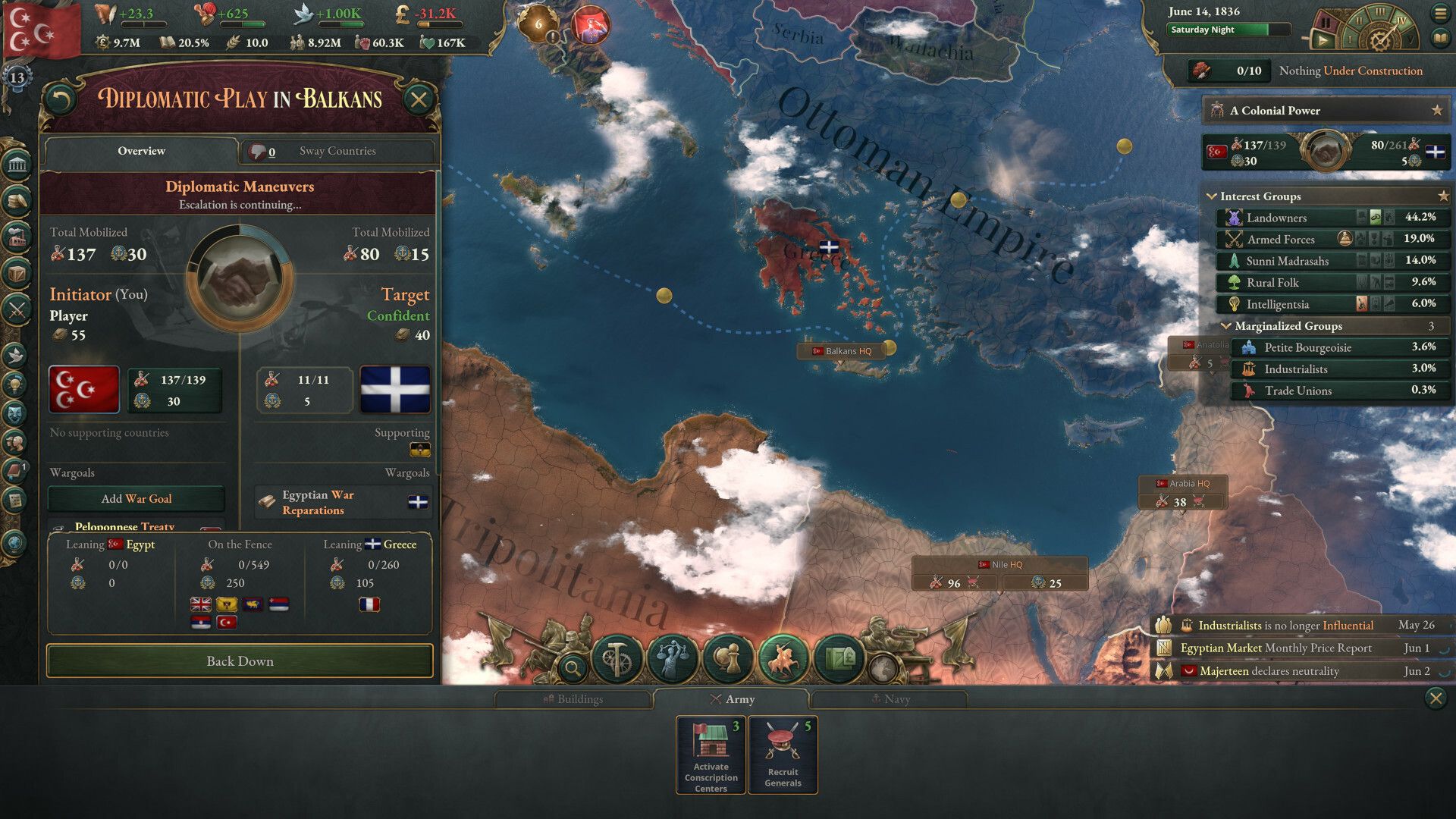Click Add War Goal
The image size is (1456, 819).
point(136,498)
